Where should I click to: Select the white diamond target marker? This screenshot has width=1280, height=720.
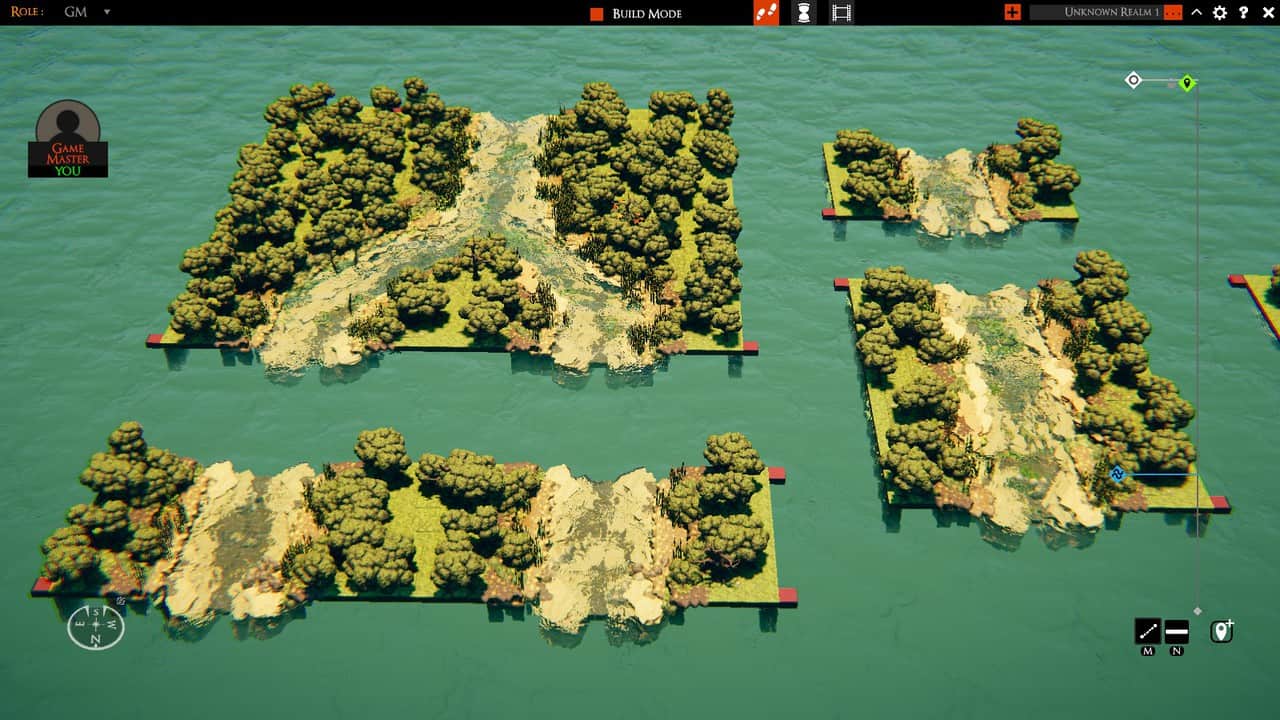(x=1133, y=80)
